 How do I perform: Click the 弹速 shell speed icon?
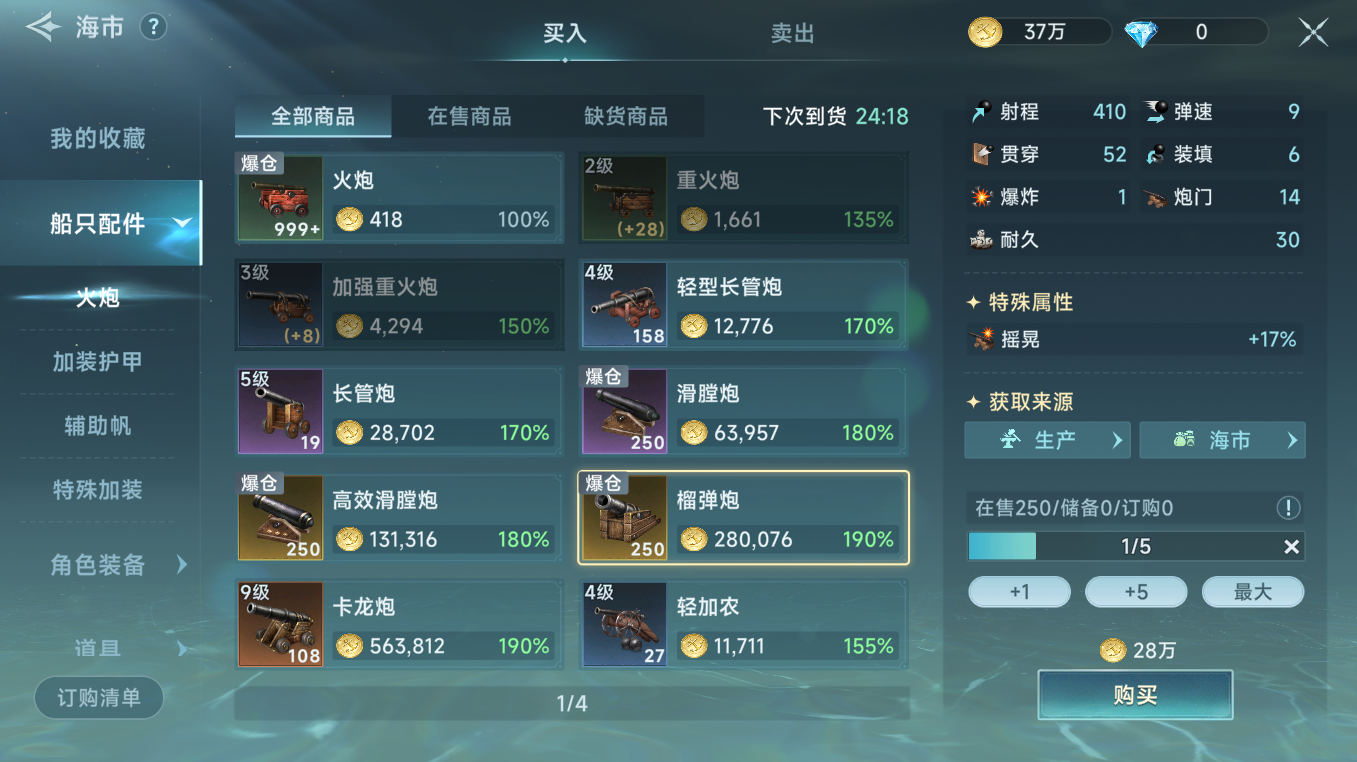(x=1155, y=113)
